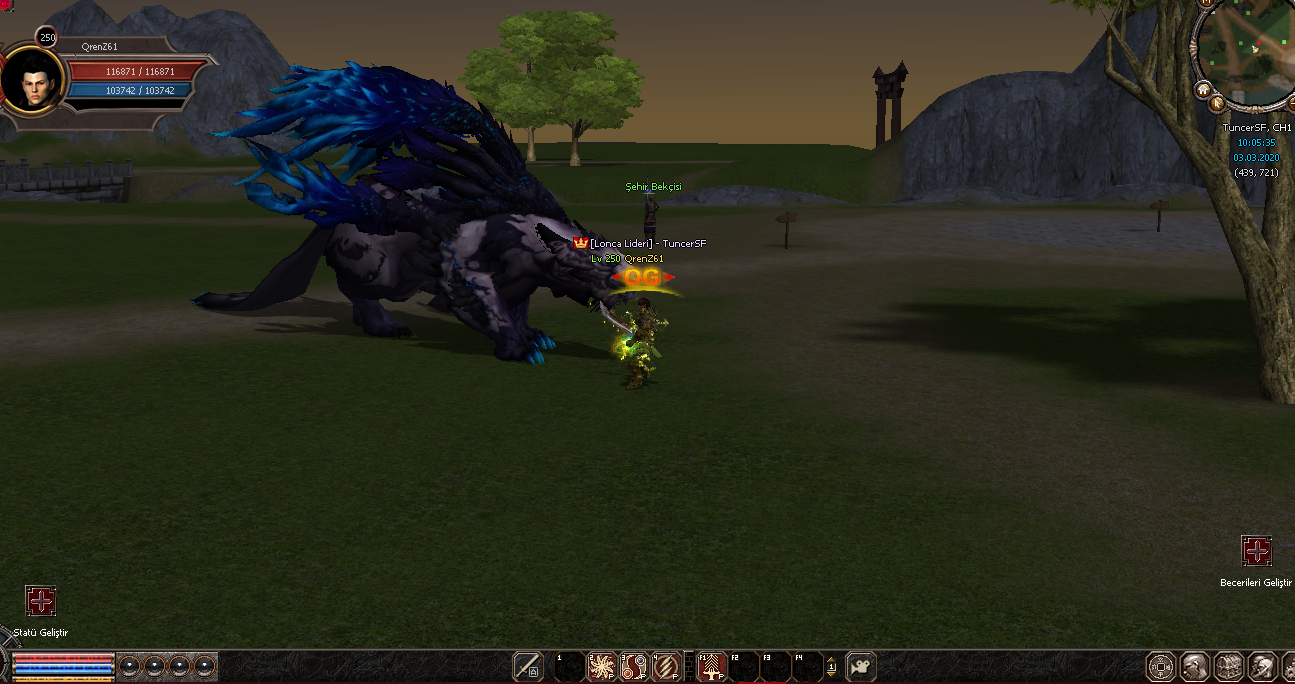Activate the spinning blades skill in slot 2
Image resolution: width=1295 pixels, height=684 pixels.
(602, 666)
